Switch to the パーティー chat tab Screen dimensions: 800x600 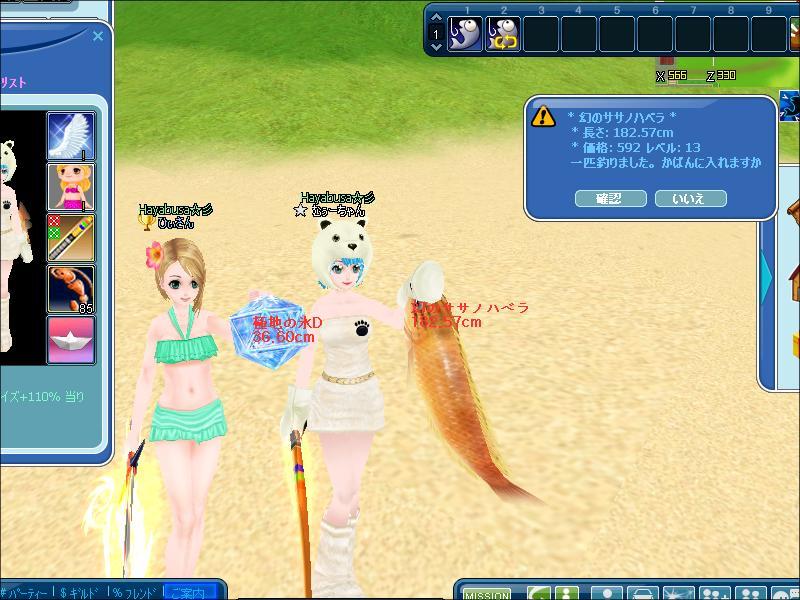pos(26,592)
